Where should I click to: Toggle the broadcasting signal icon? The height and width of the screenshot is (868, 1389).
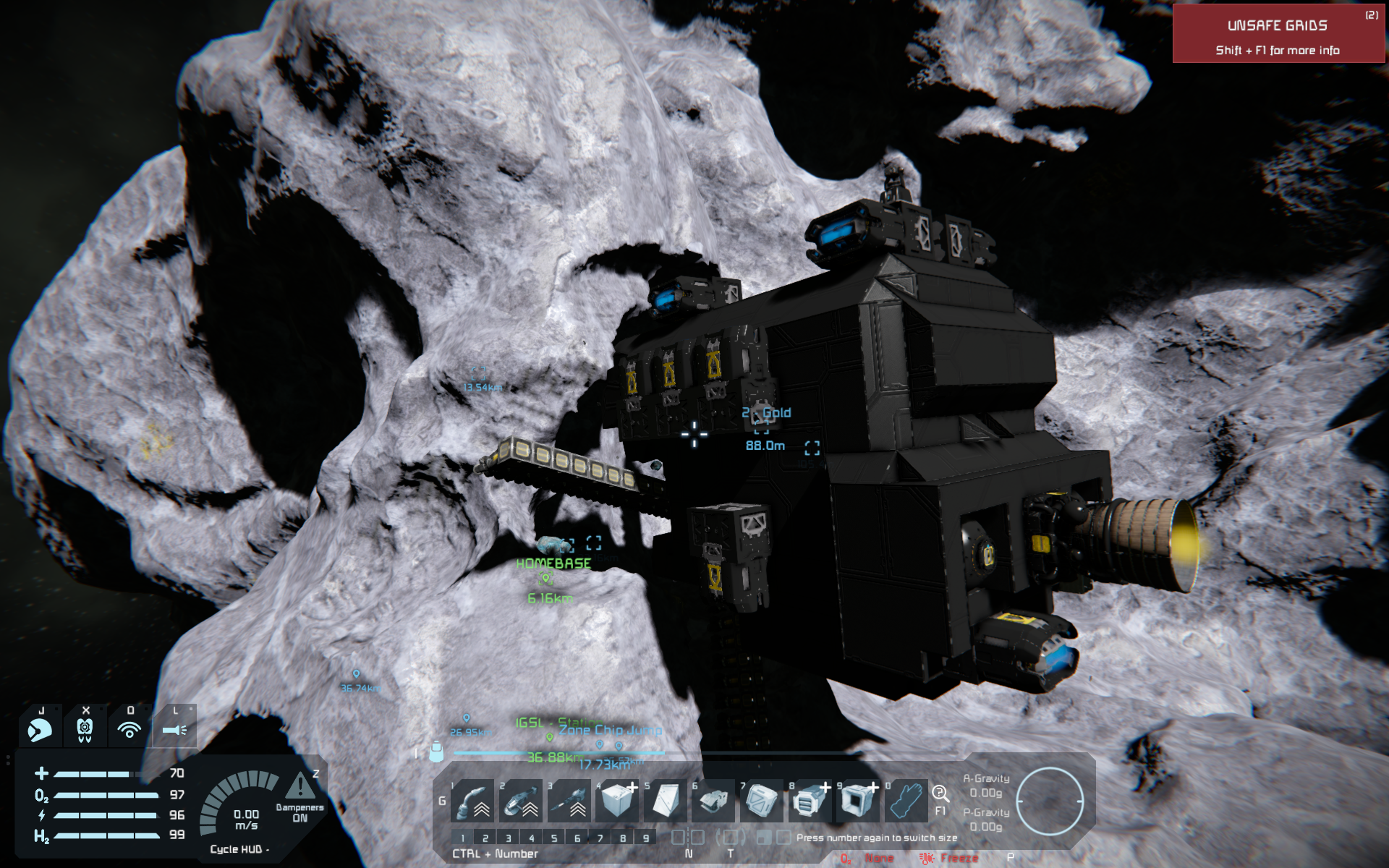[x=129, y=730]
